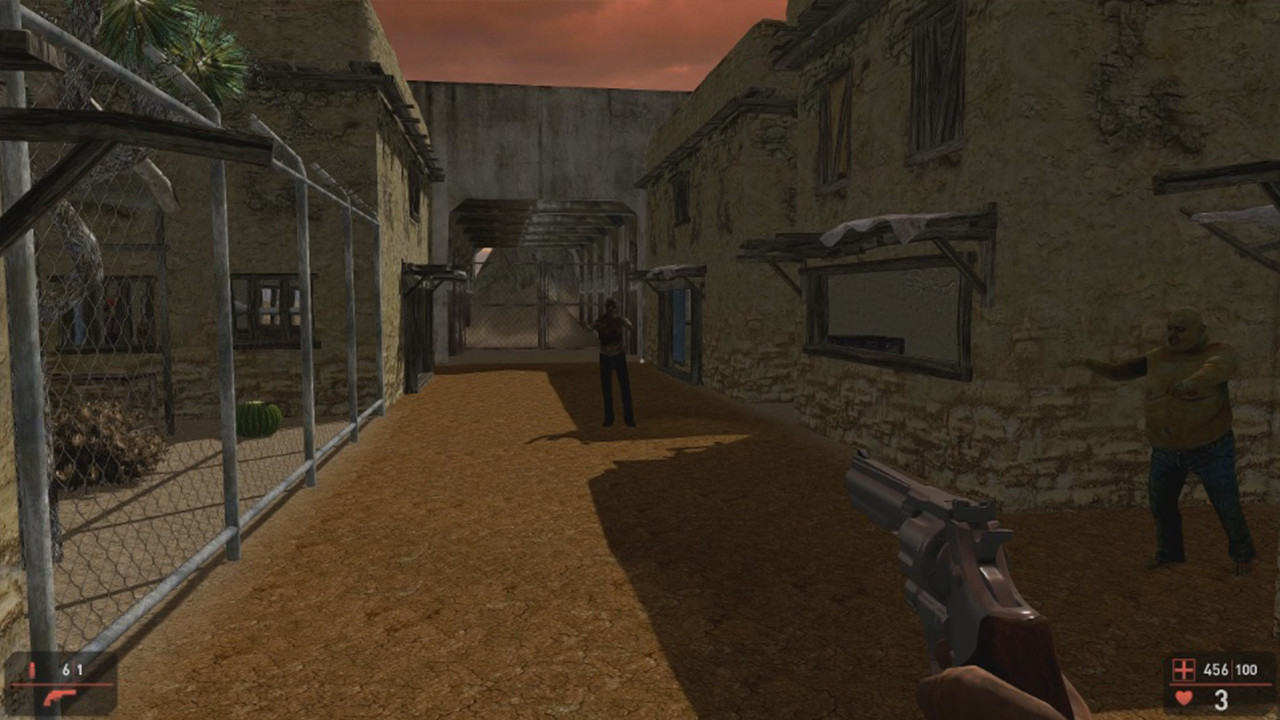Select the health cross icon
The image size is (1280, 720).
(x=1182, y=668)
